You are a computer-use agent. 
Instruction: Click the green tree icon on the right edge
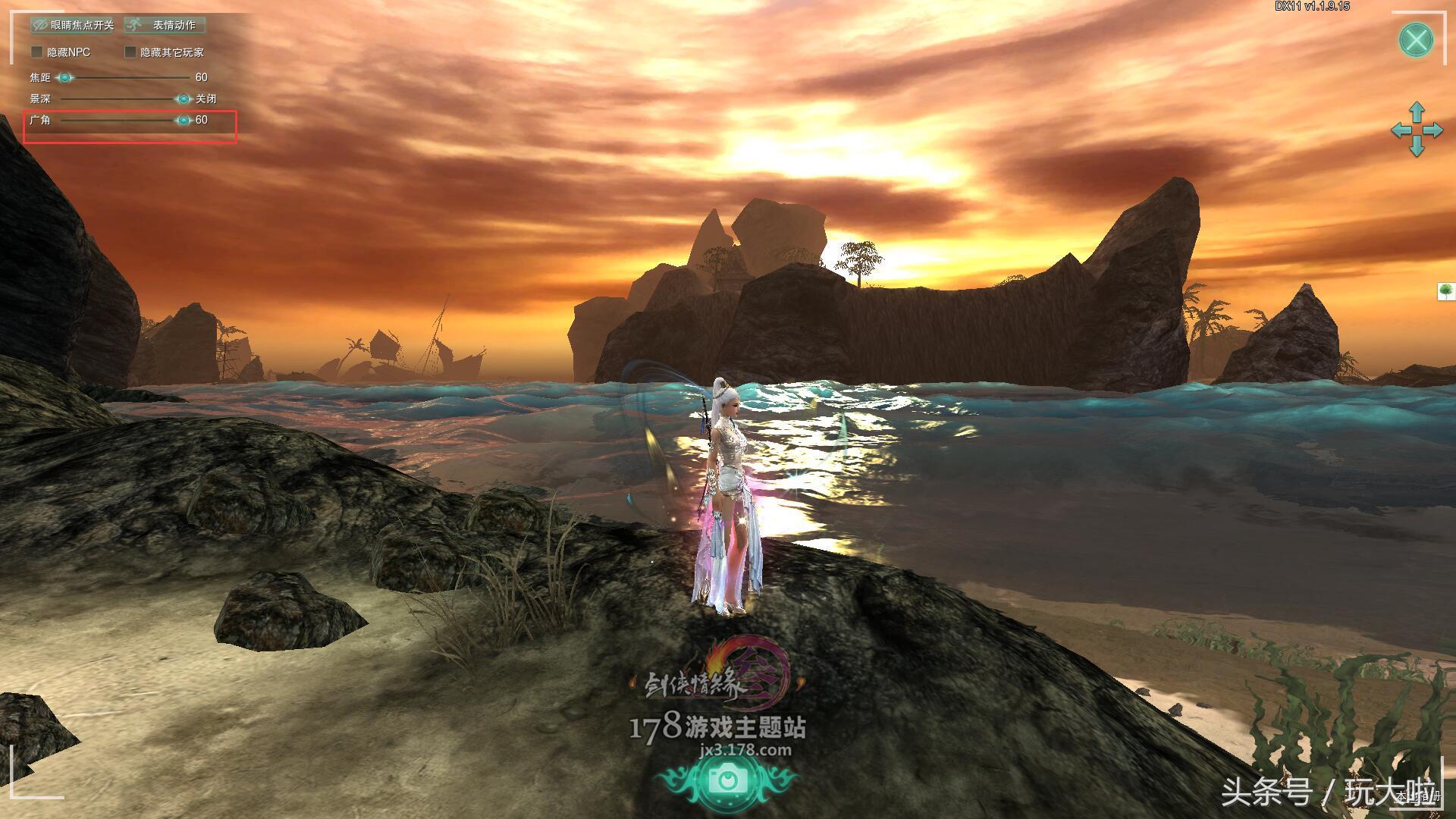[1447, 291]
